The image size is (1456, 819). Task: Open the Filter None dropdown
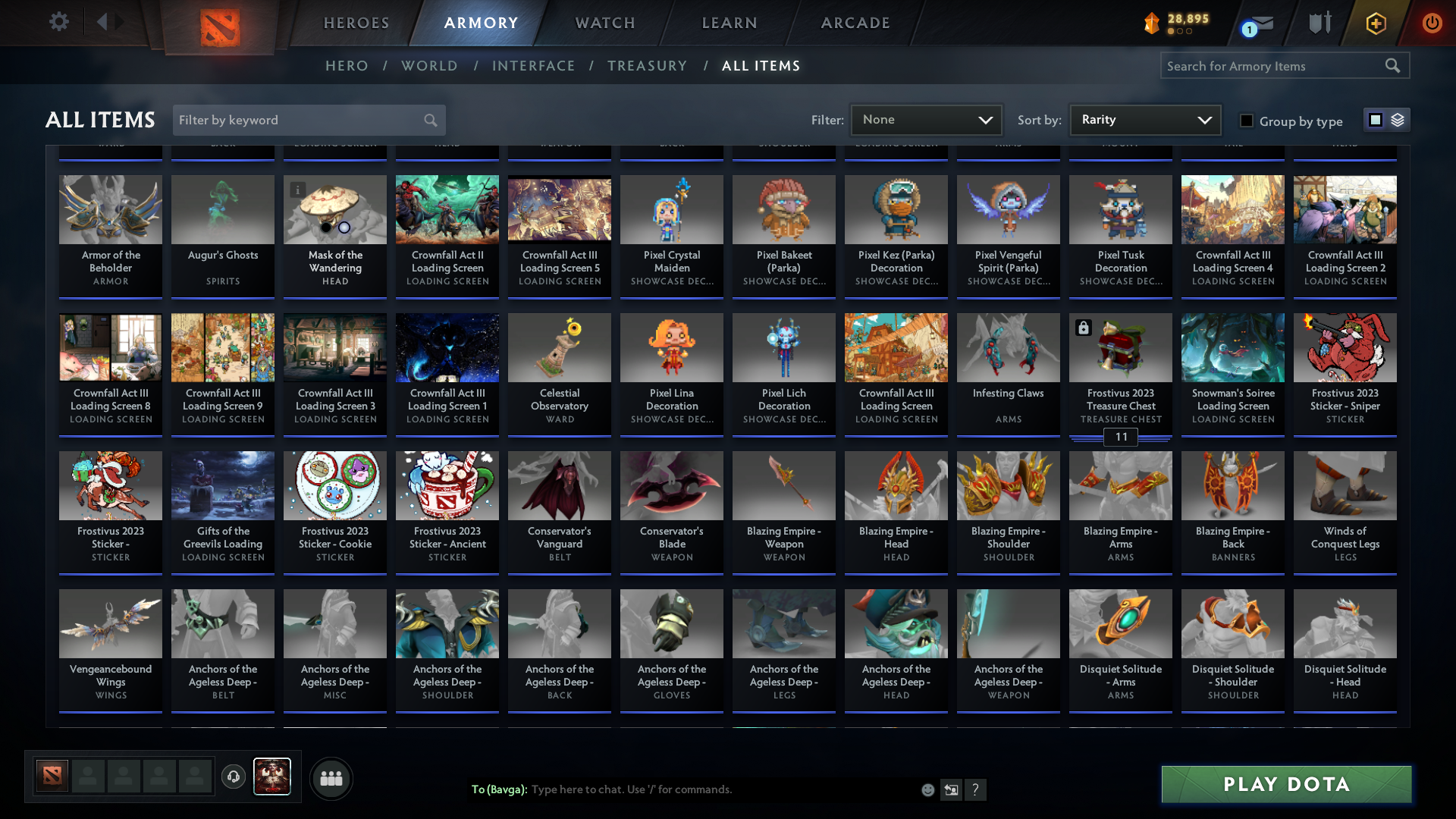pyautogui.click(x=927, y=119)
